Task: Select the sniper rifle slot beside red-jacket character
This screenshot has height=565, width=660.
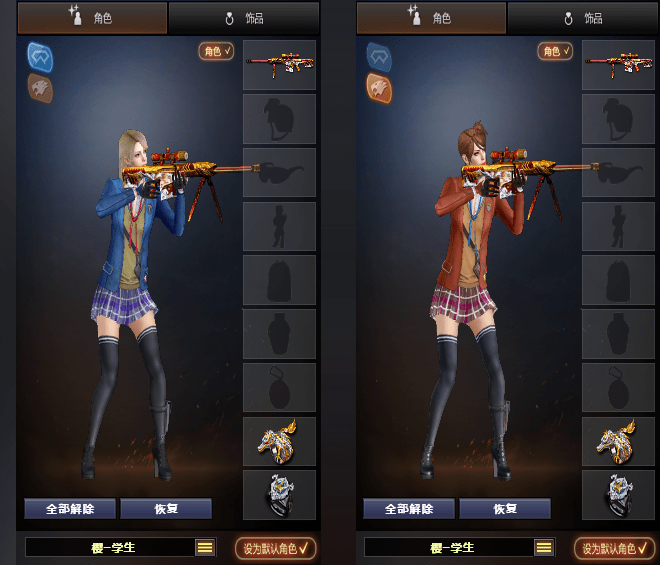Action: (618, 65)
